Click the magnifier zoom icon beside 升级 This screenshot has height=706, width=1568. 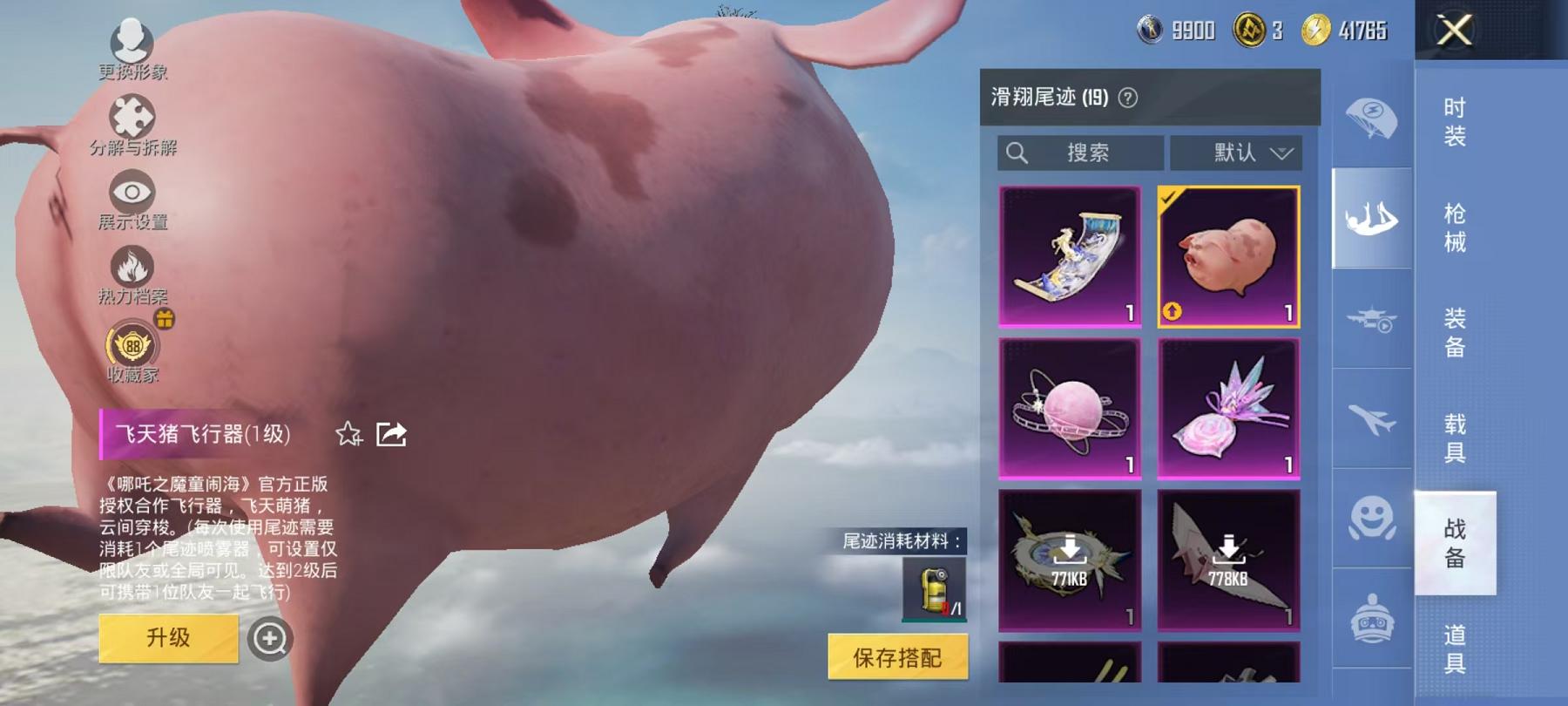(270, 639)
